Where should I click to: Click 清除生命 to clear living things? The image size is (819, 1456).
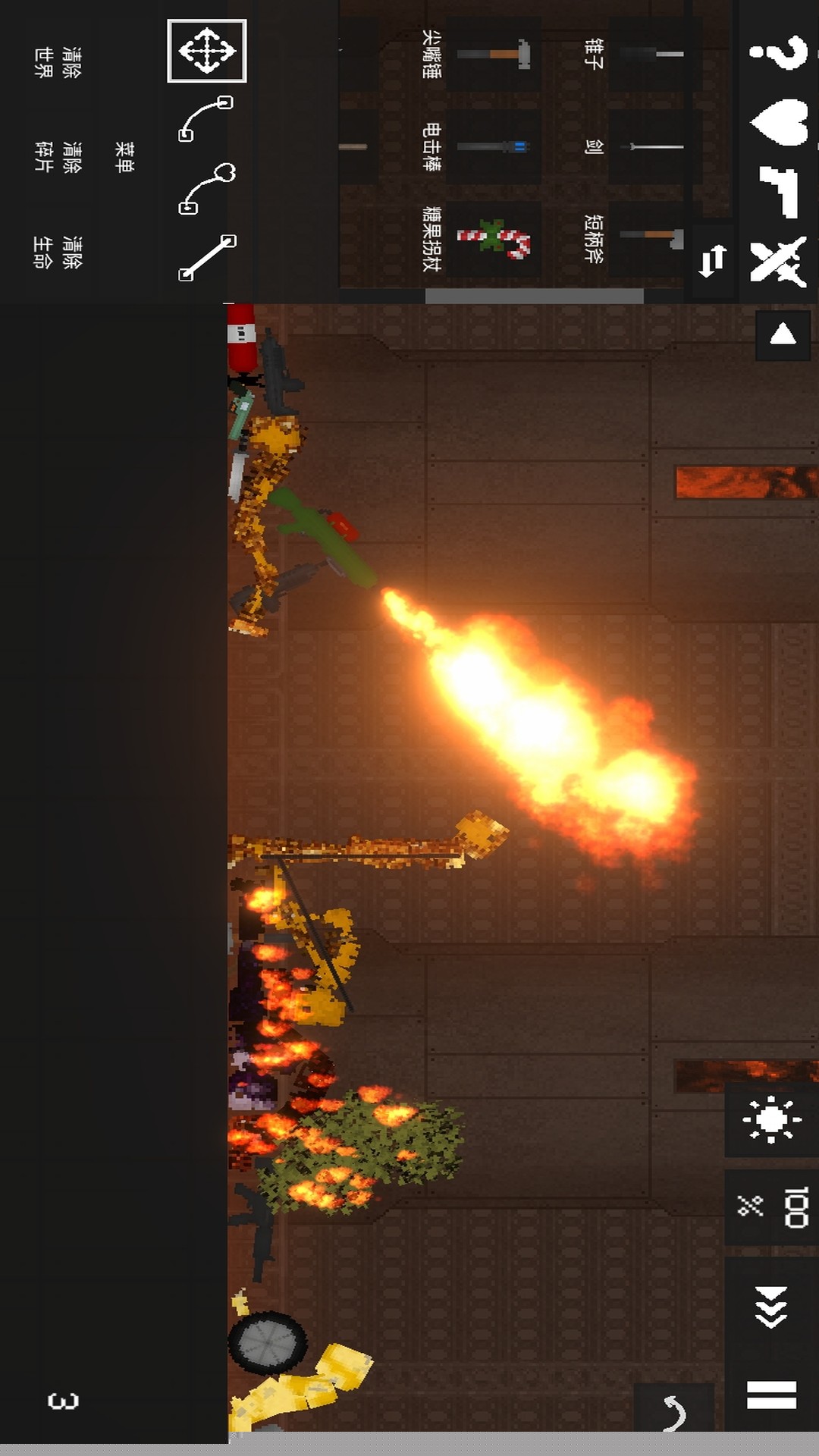point(58,253)
